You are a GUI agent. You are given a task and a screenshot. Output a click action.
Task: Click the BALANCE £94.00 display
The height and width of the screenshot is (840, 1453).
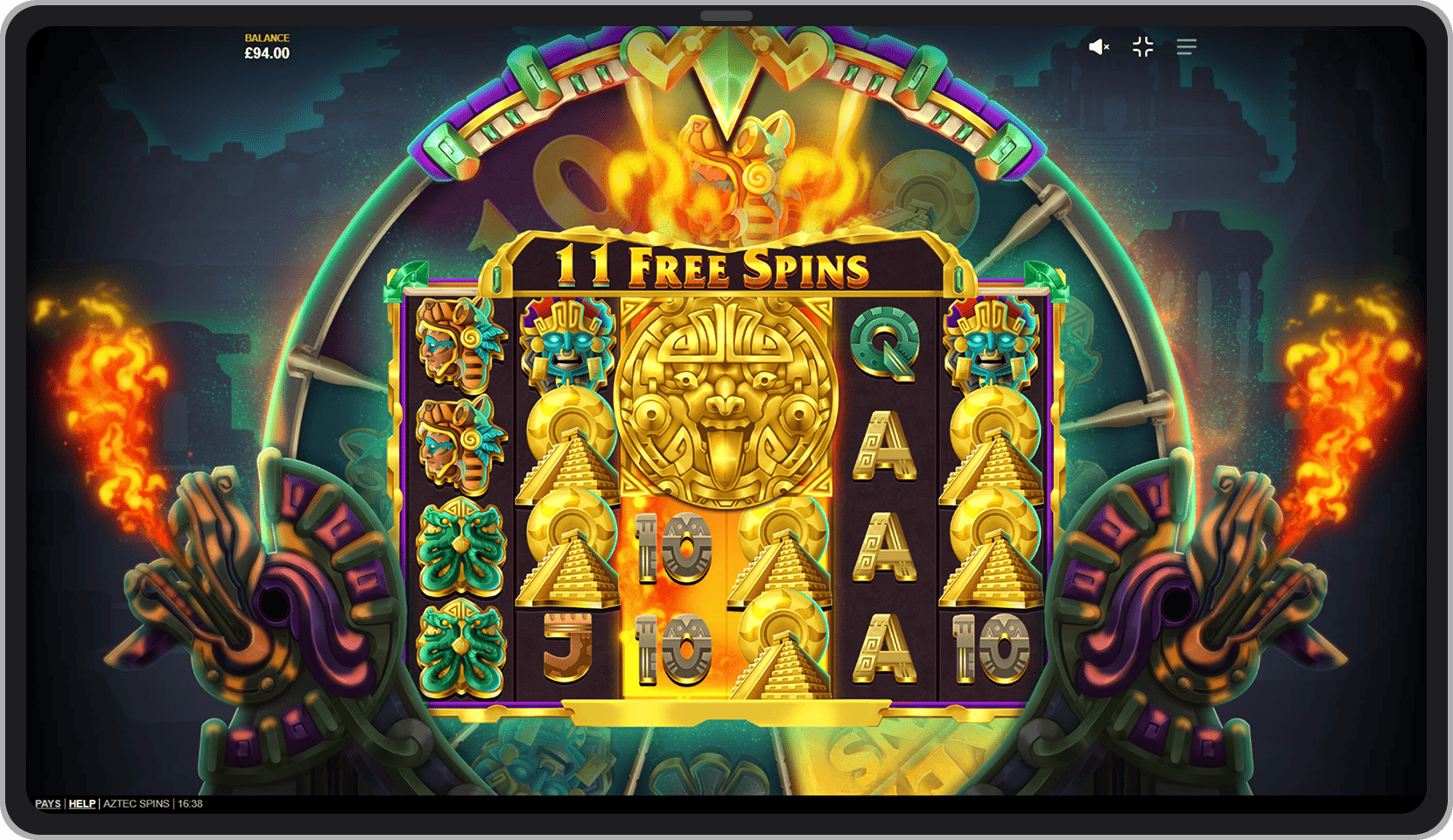[266, 45]
